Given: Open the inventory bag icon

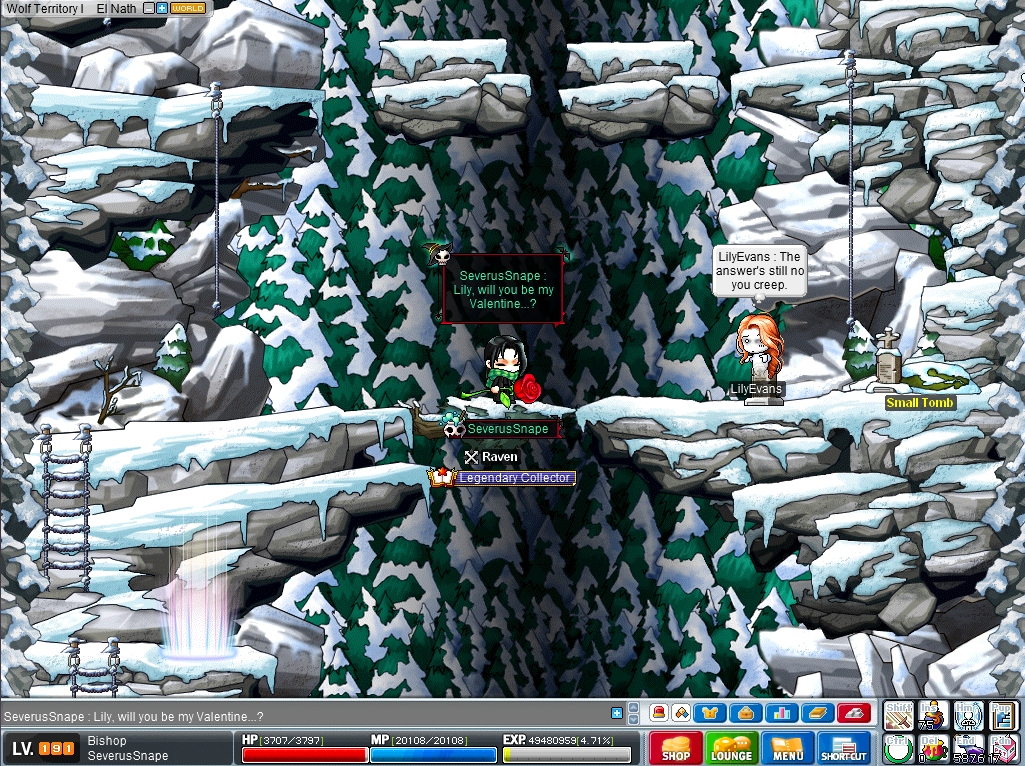Looking at the screenshot, I should [745, 713].
